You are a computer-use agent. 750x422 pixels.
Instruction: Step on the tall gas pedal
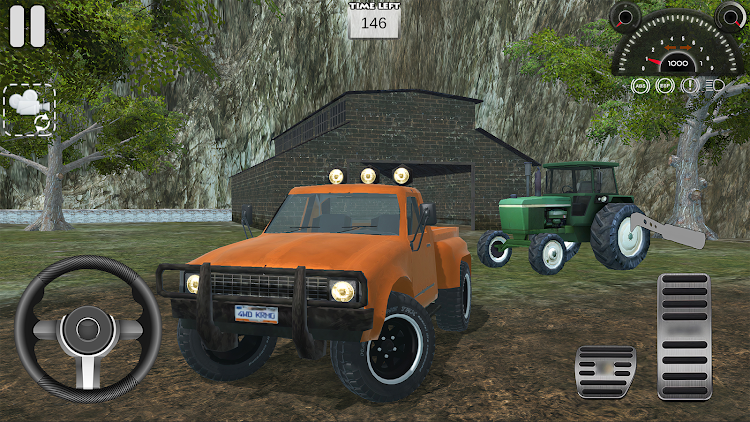684,337
